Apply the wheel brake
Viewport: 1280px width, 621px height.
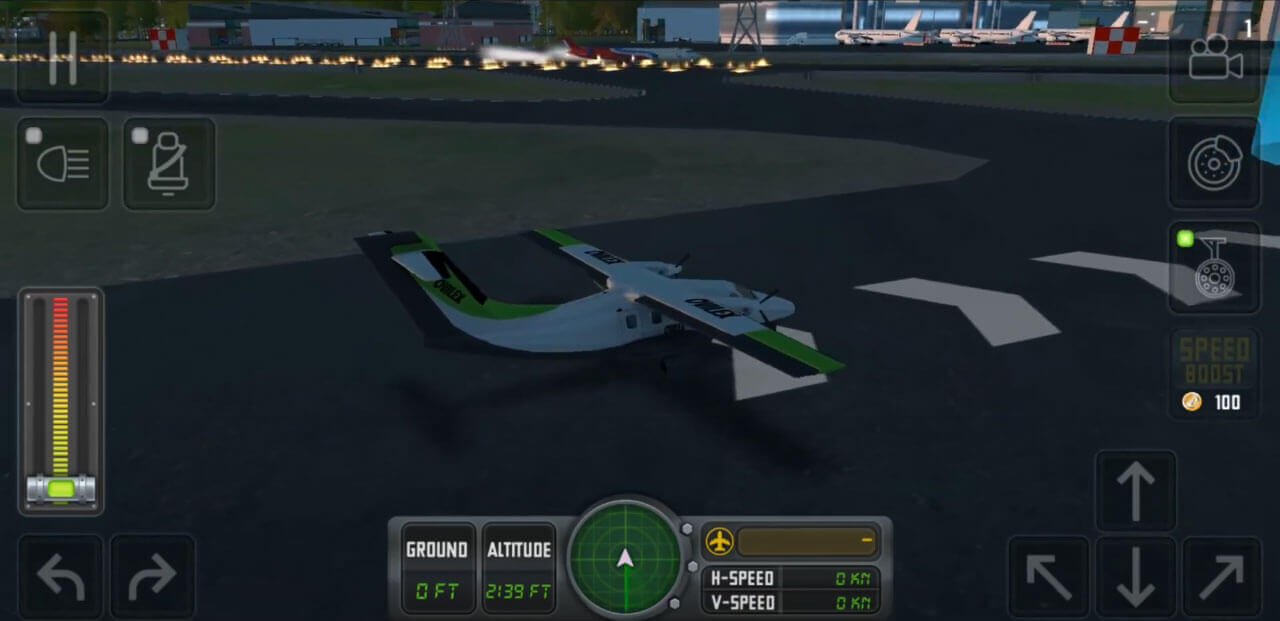1214,164
